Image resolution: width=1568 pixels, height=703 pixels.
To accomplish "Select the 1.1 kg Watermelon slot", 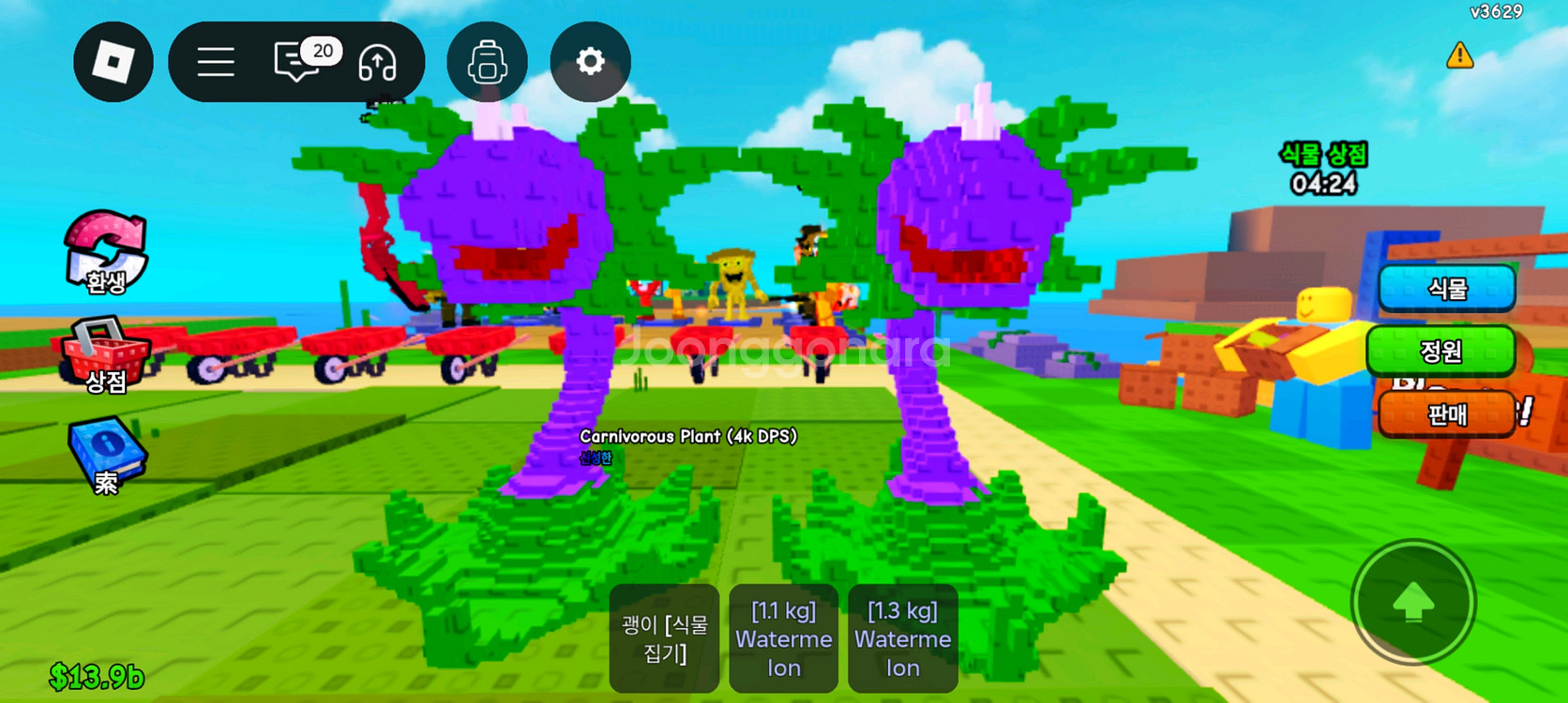I will pyautogui.click(x=784, y=638).
